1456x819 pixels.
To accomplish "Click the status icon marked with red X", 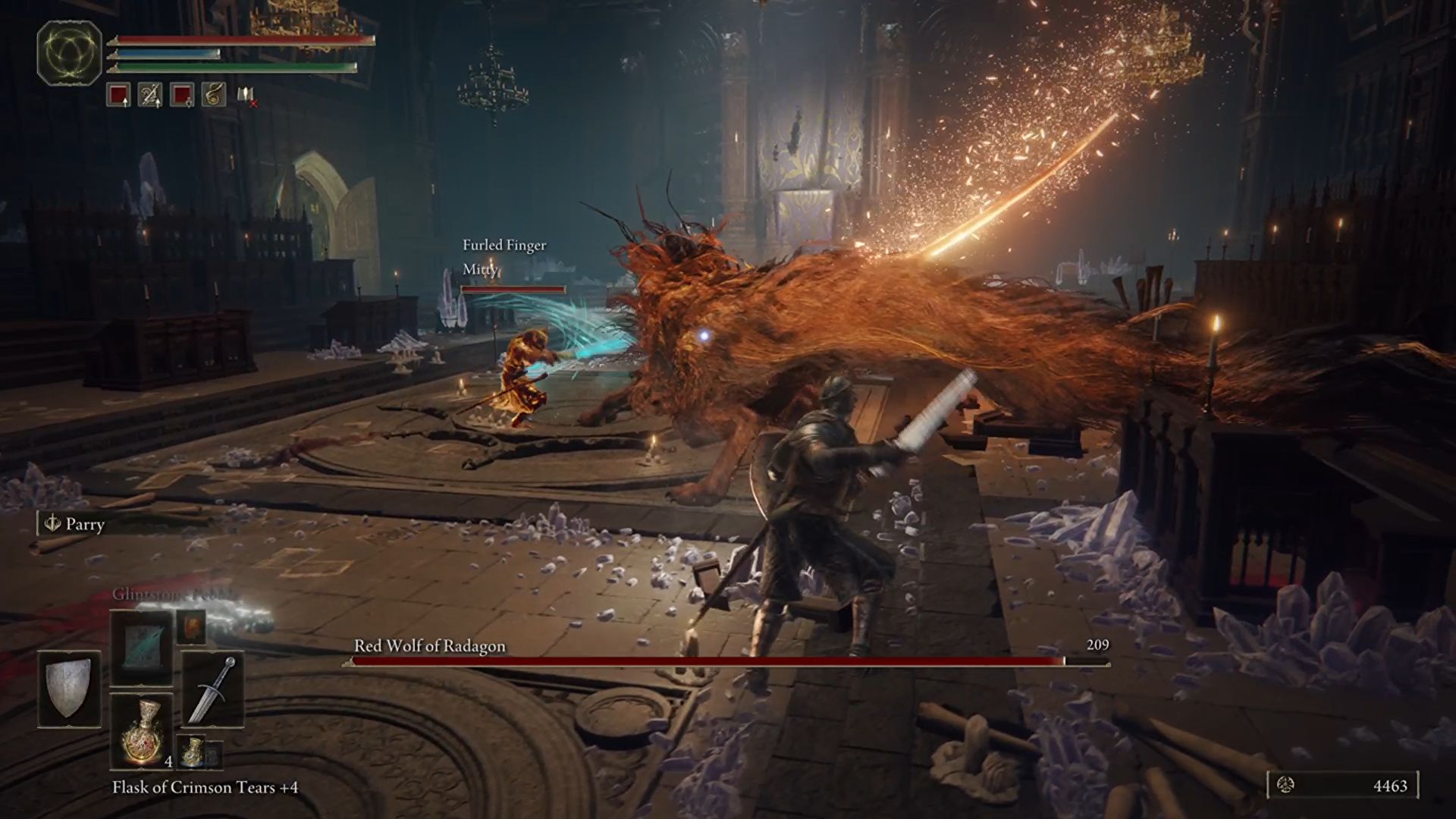I will coord(246,96).
